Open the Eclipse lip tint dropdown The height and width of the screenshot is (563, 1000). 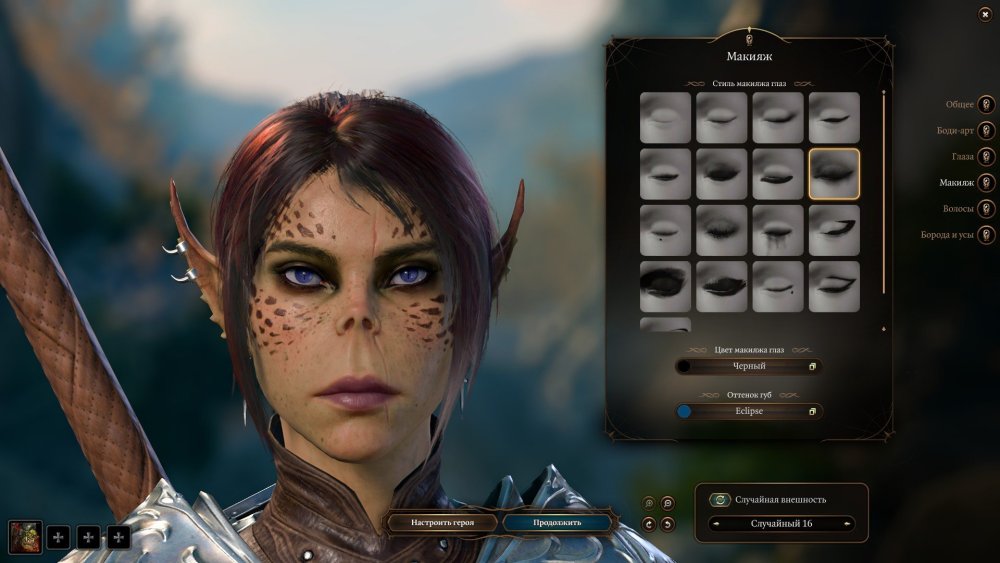point(748,411)
